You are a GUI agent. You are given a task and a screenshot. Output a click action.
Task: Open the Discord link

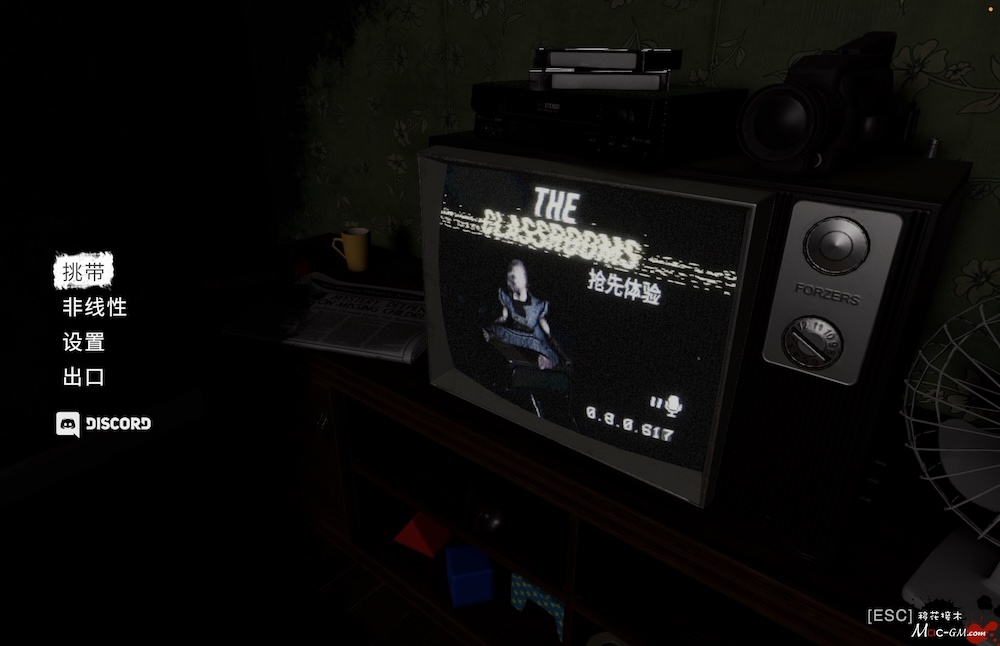[x=104, y=423]
